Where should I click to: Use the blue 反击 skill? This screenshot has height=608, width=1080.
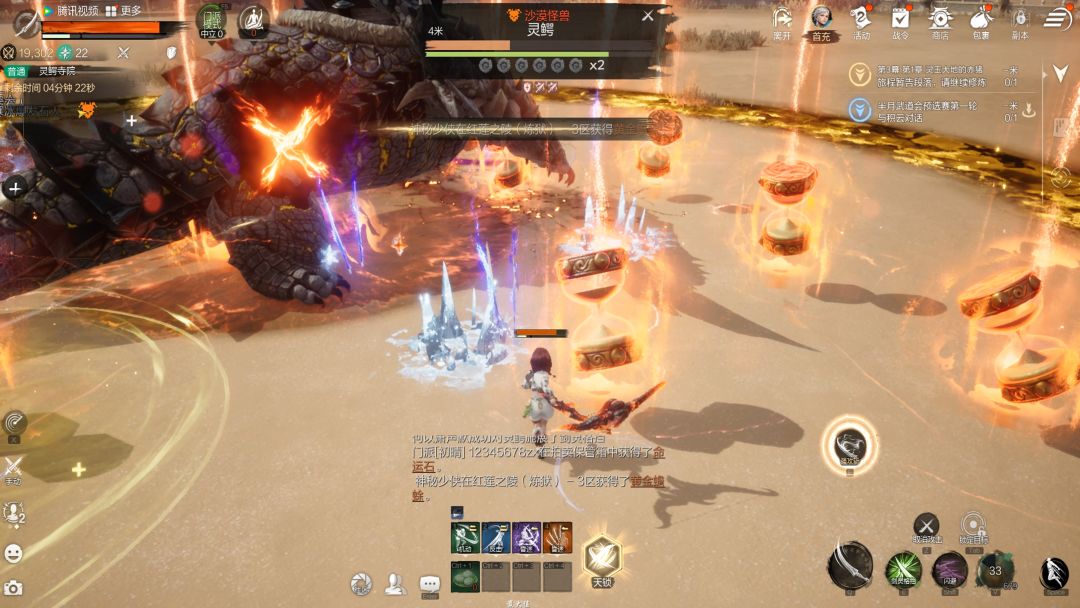(x=495, y=536)
